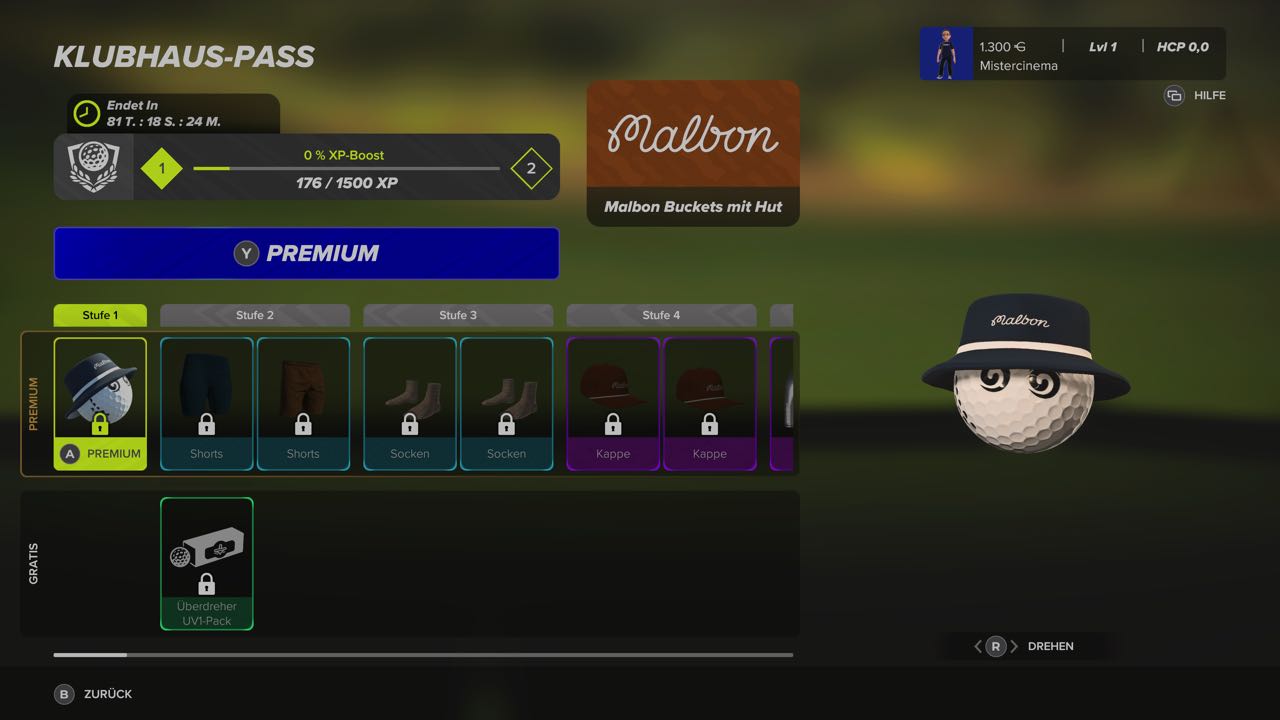Screen dimensions: 1280x720
Task: Select the brown Shorts reward in Stufe 1
Action: tap(303, 400)
